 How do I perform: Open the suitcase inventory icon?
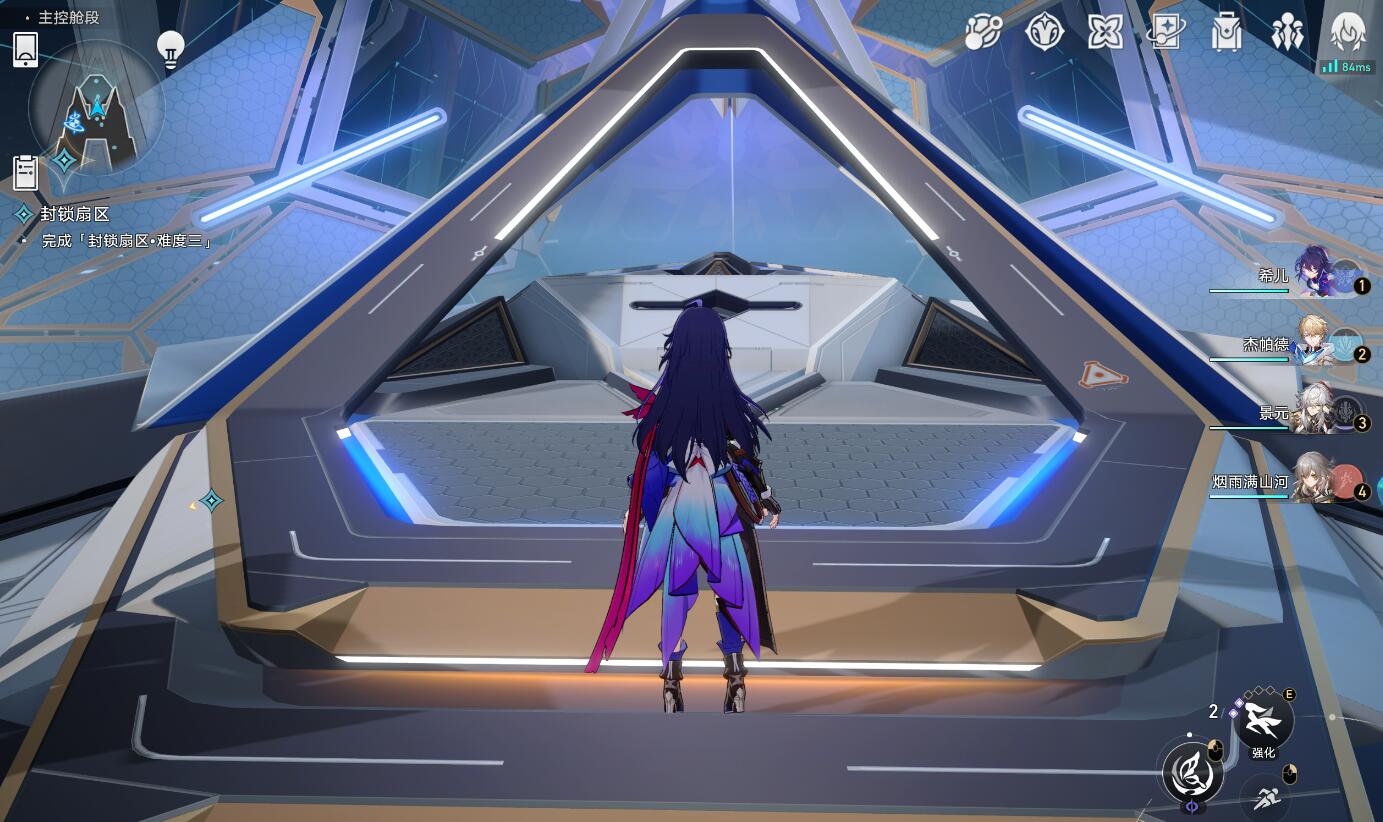point(1226,33)
